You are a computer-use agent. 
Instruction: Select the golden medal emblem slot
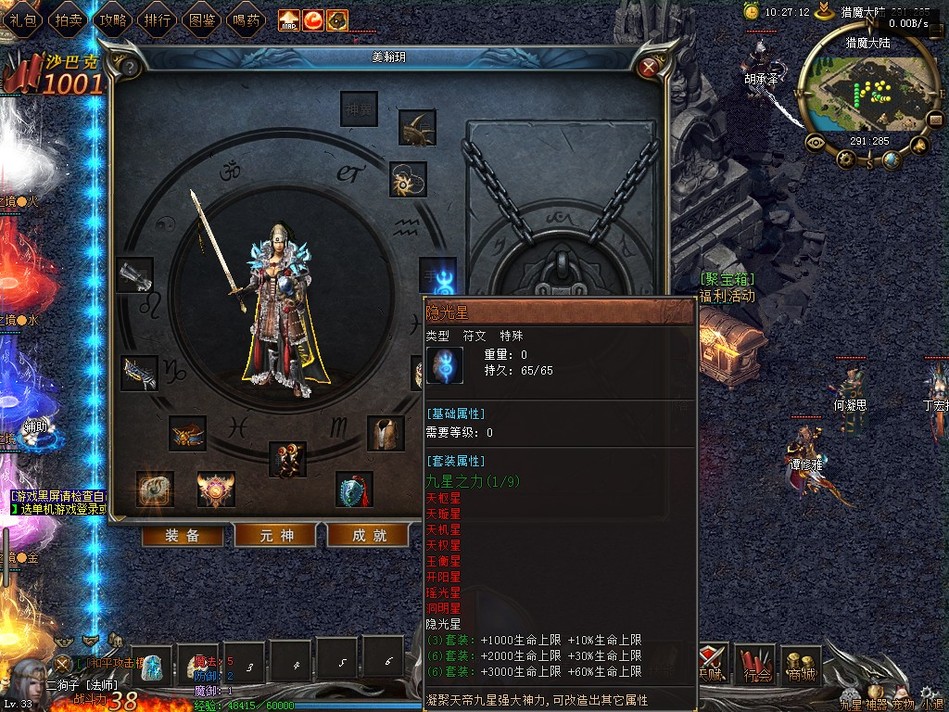[215, 489]
